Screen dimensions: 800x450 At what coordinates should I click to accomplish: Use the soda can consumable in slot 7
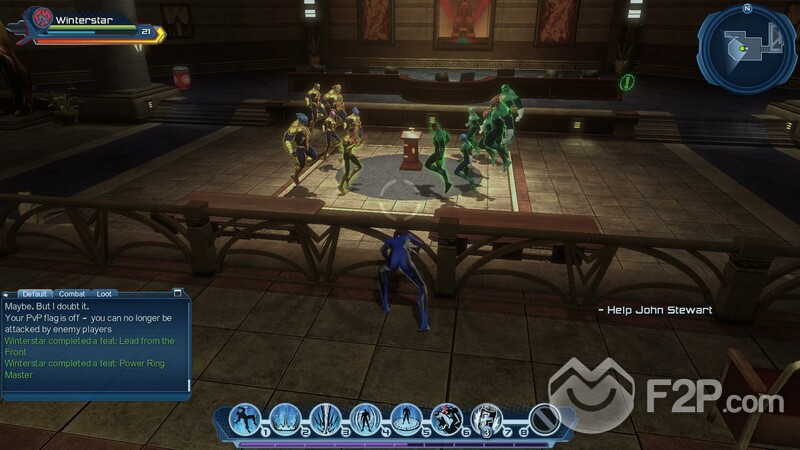pyautogui.click(x=486, y=418)
